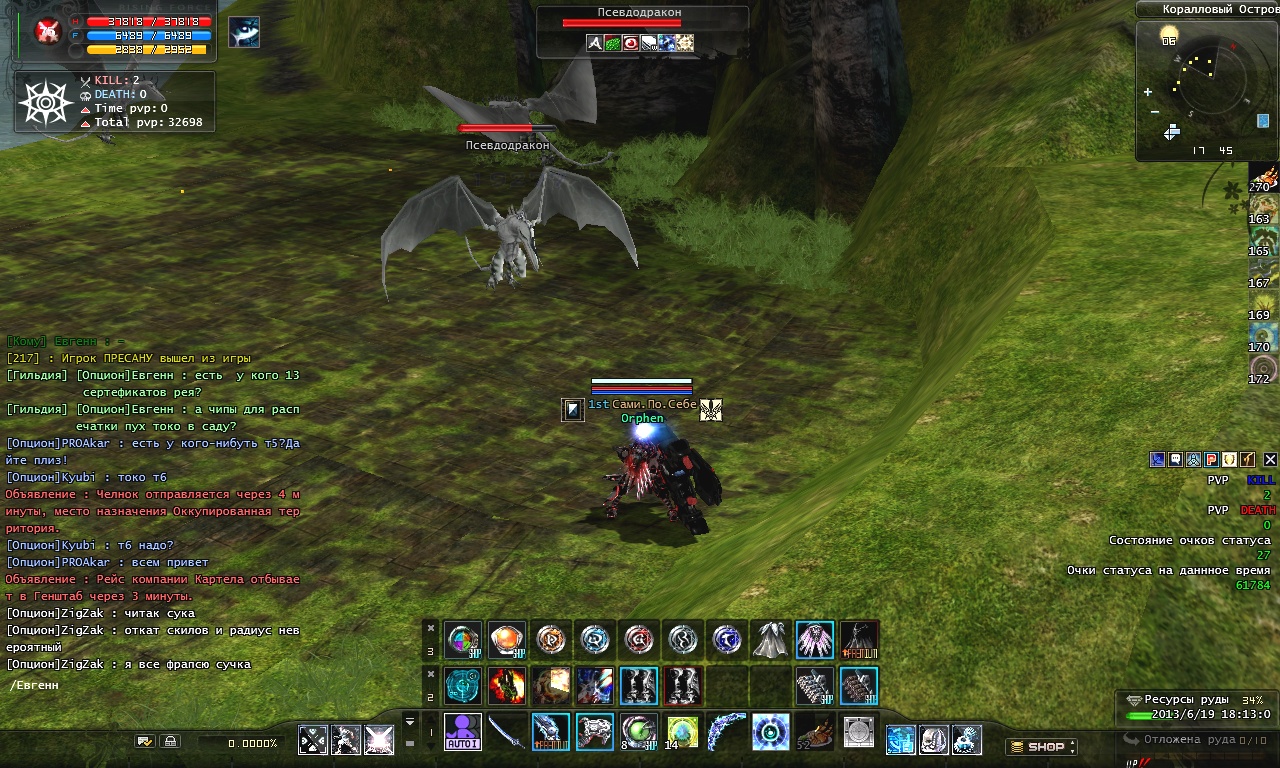Click the blue eye buff icon
This screenshot has height=768, width=1280.
(244, 33)
